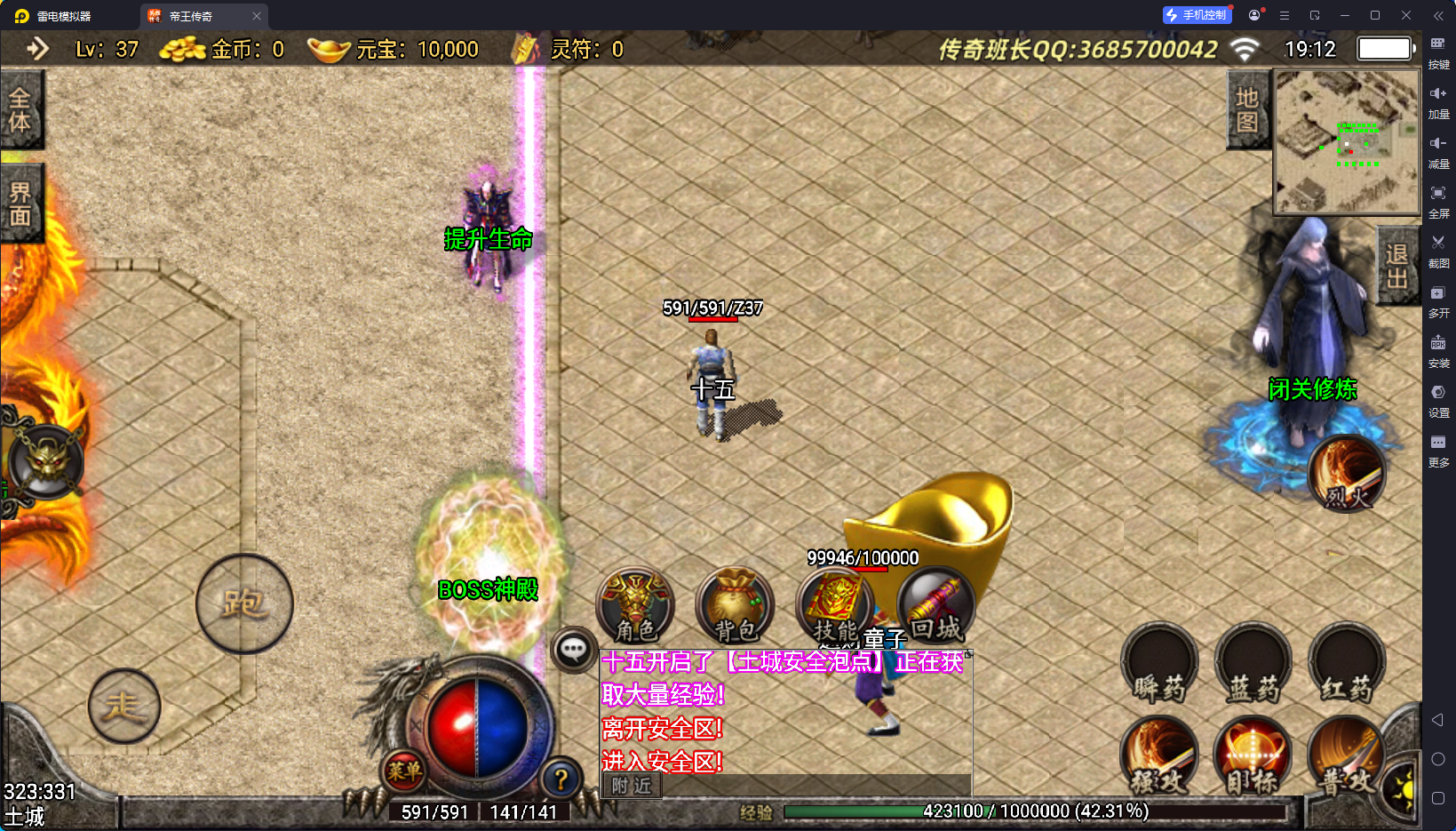Screen dimensions: 1456x831
Task: Click the minimap in the corner
Action: (x=1347, y=142)
